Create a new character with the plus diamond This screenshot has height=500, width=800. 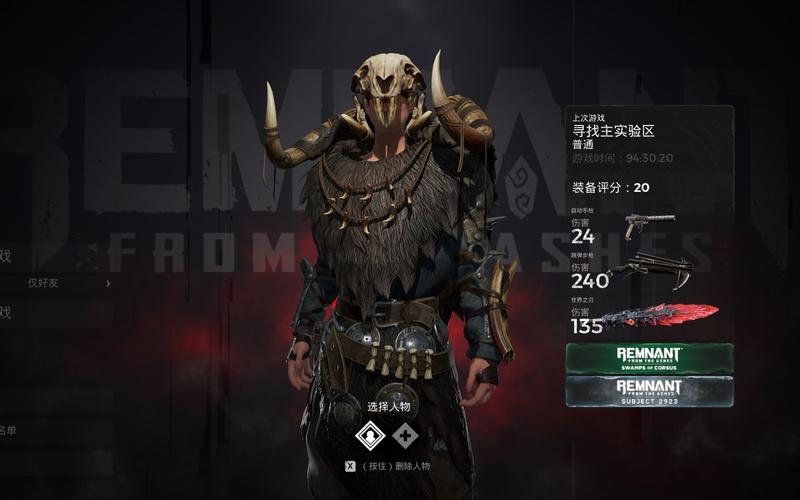coord(404,436)
